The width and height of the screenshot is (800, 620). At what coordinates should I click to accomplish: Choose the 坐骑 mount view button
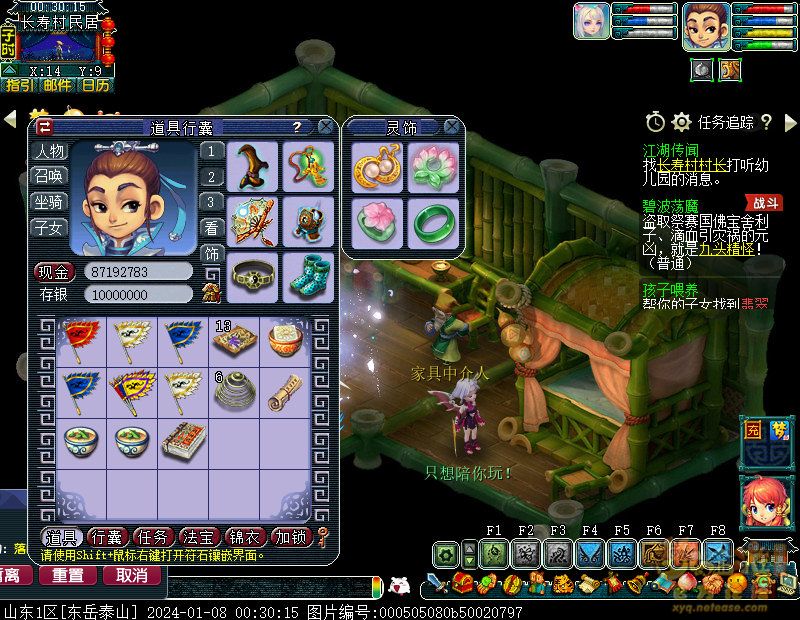click(49, 202)
